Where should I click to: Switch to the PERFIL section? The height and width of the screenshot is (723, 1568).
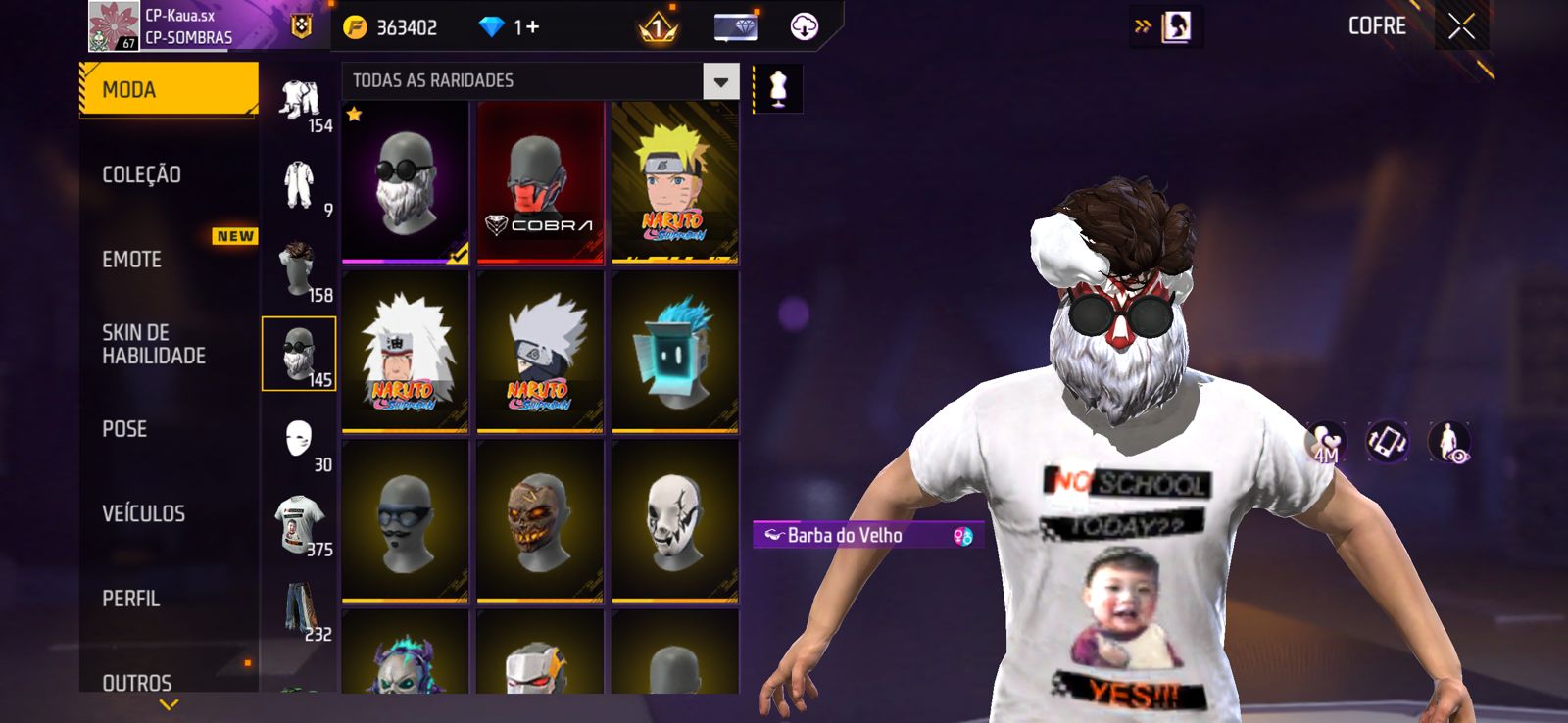click(131, 599)
